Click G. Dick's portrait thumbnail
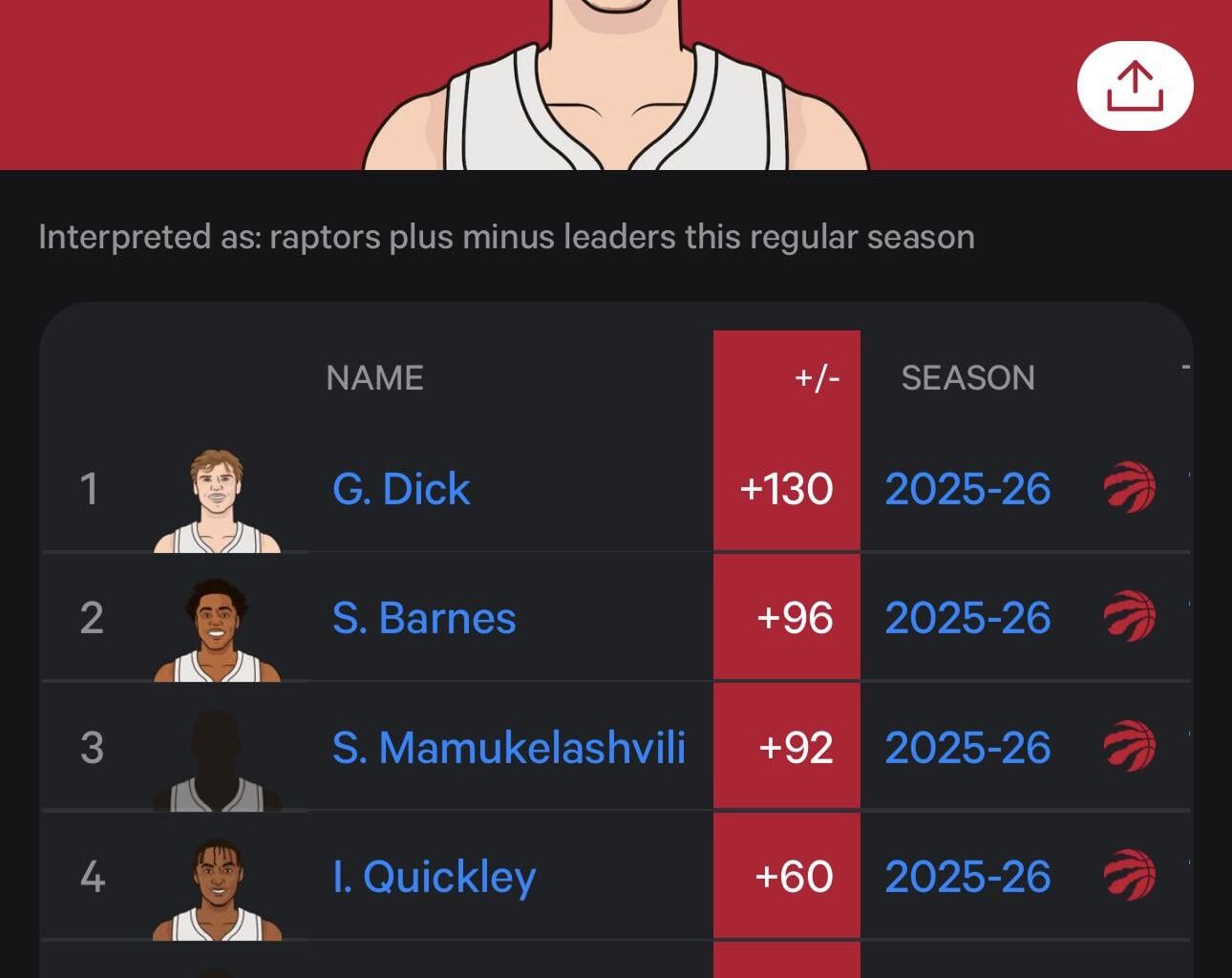 (x=218, y=501)
